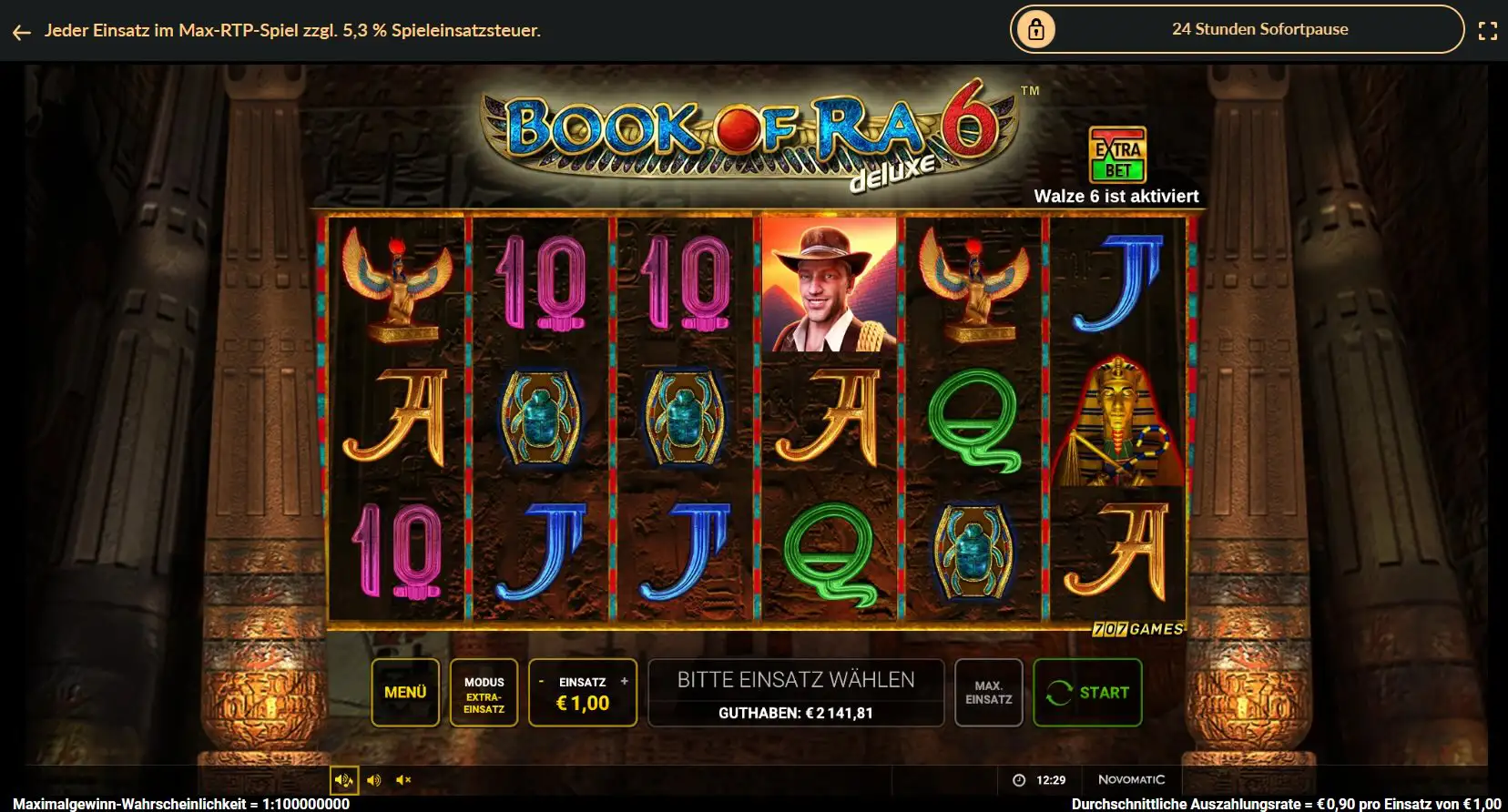Click the lock icon beside 24 Stunden Sofortpause
The width and height of the screenshot is (1508, 812).
point(1037,29)
